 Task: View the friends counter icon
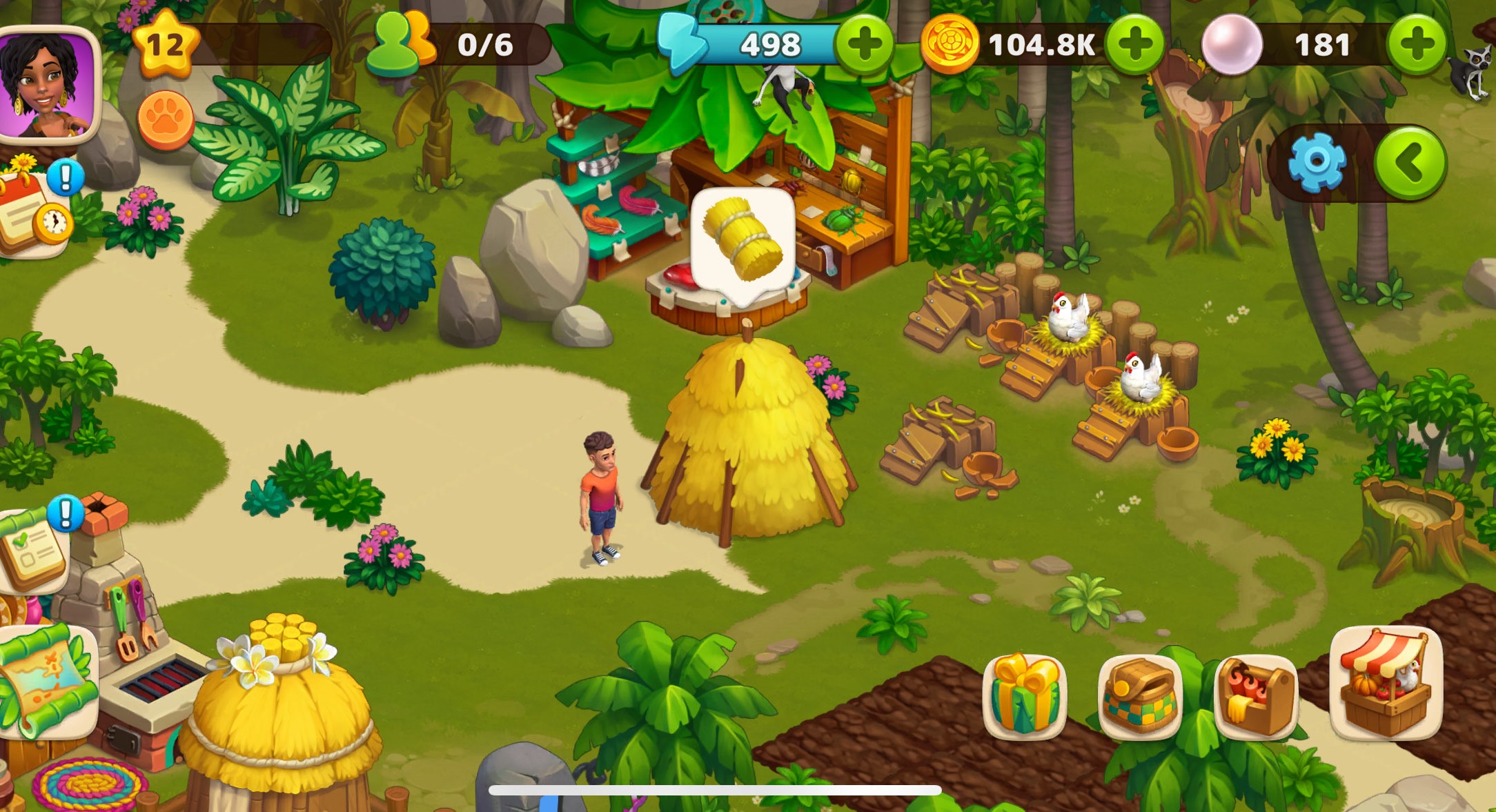(x=400, y=44)
